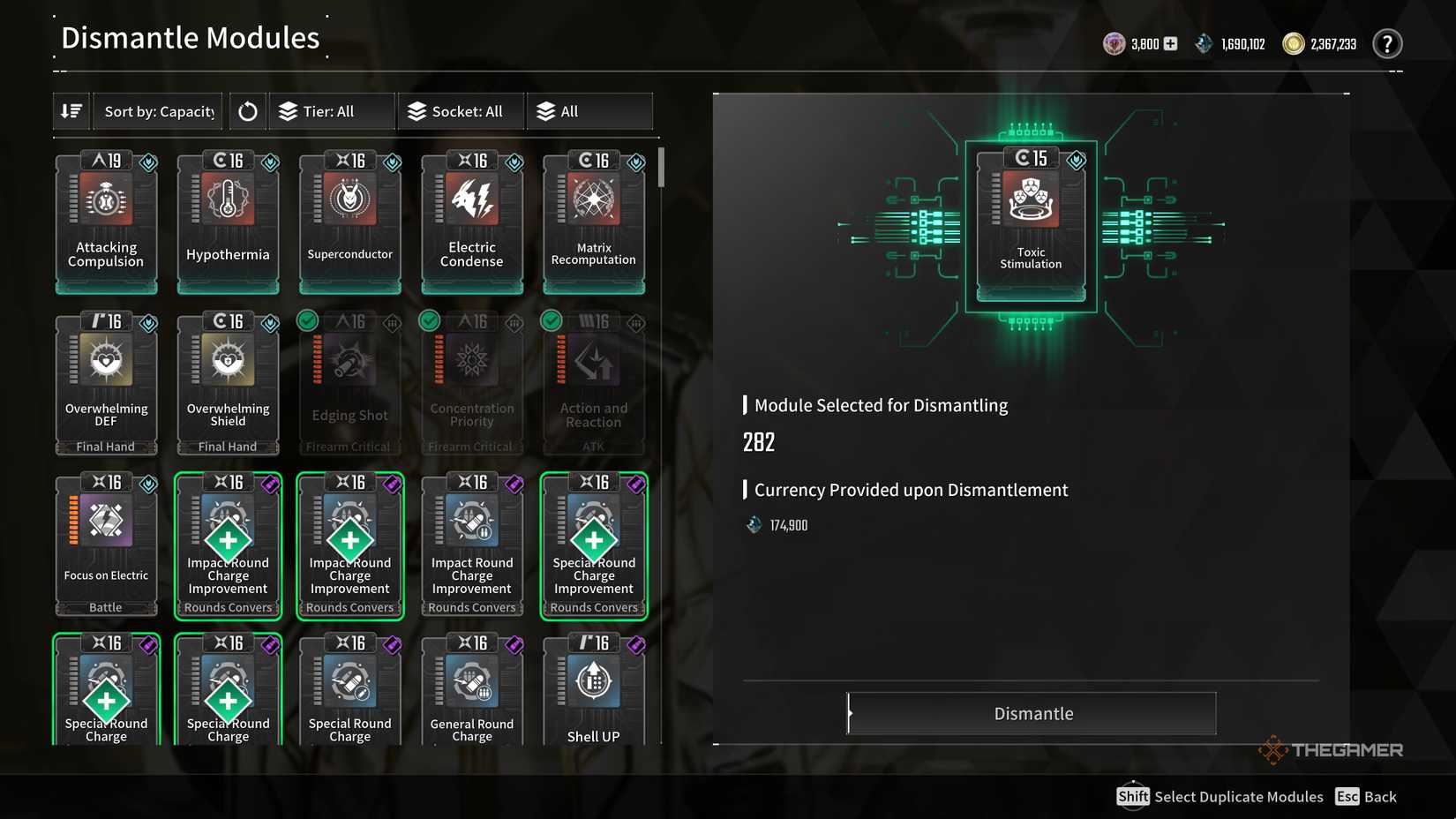
Task: Open the Socket: All dropdown
Action: 460,110
